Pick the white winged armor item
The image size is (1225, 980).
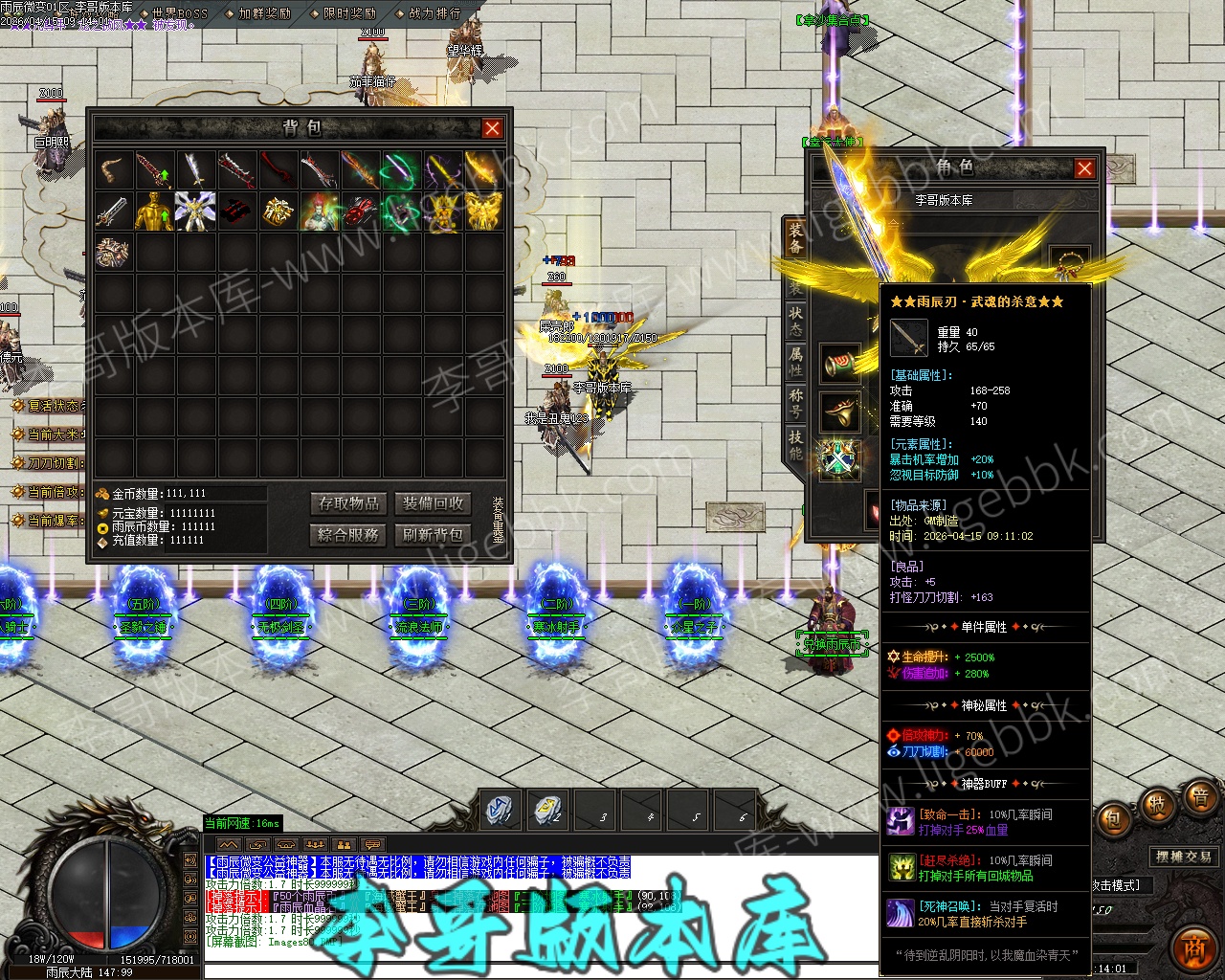click(195, 212)
